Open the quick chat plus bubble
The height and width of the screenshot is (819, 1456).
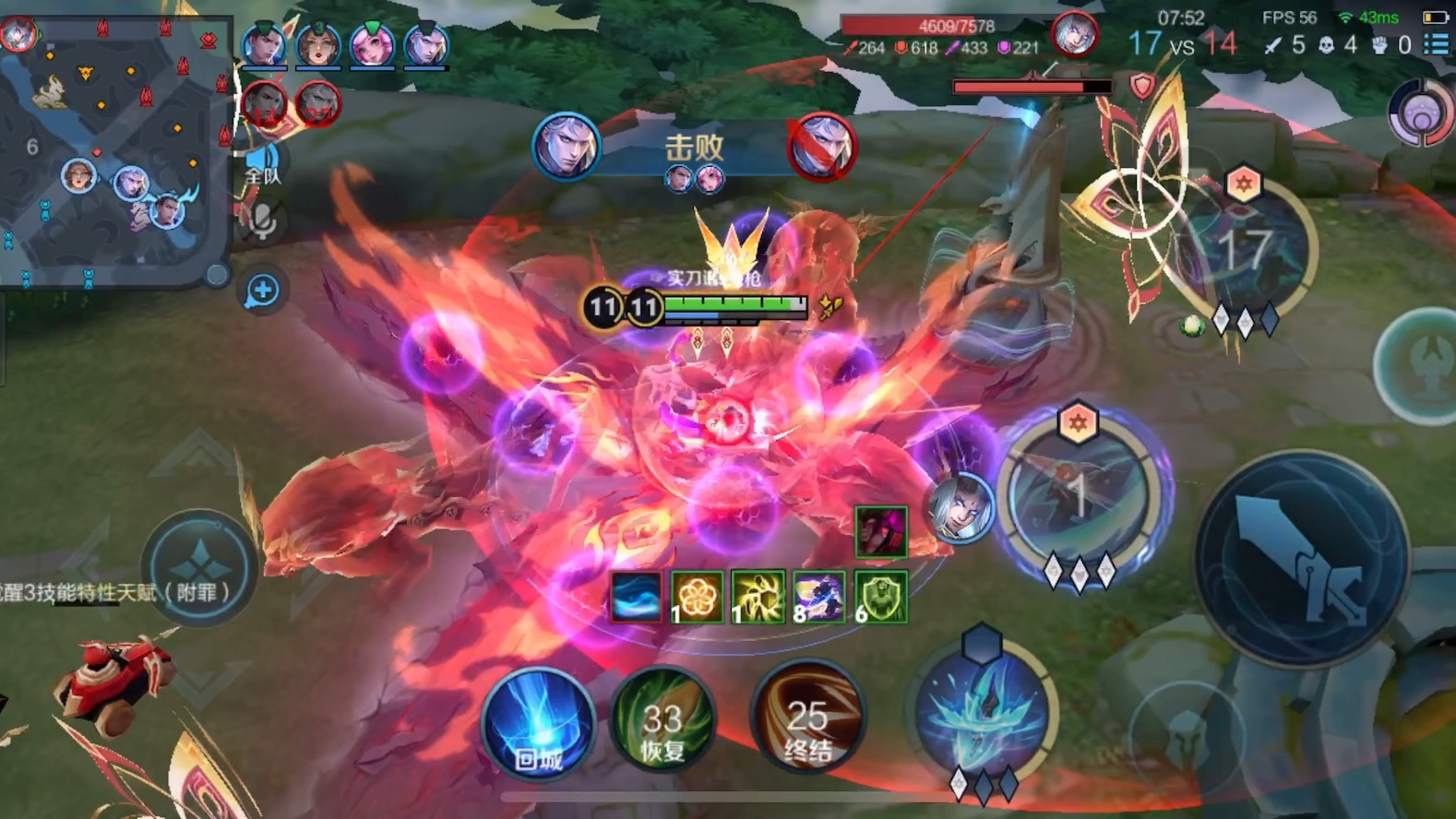262,291
